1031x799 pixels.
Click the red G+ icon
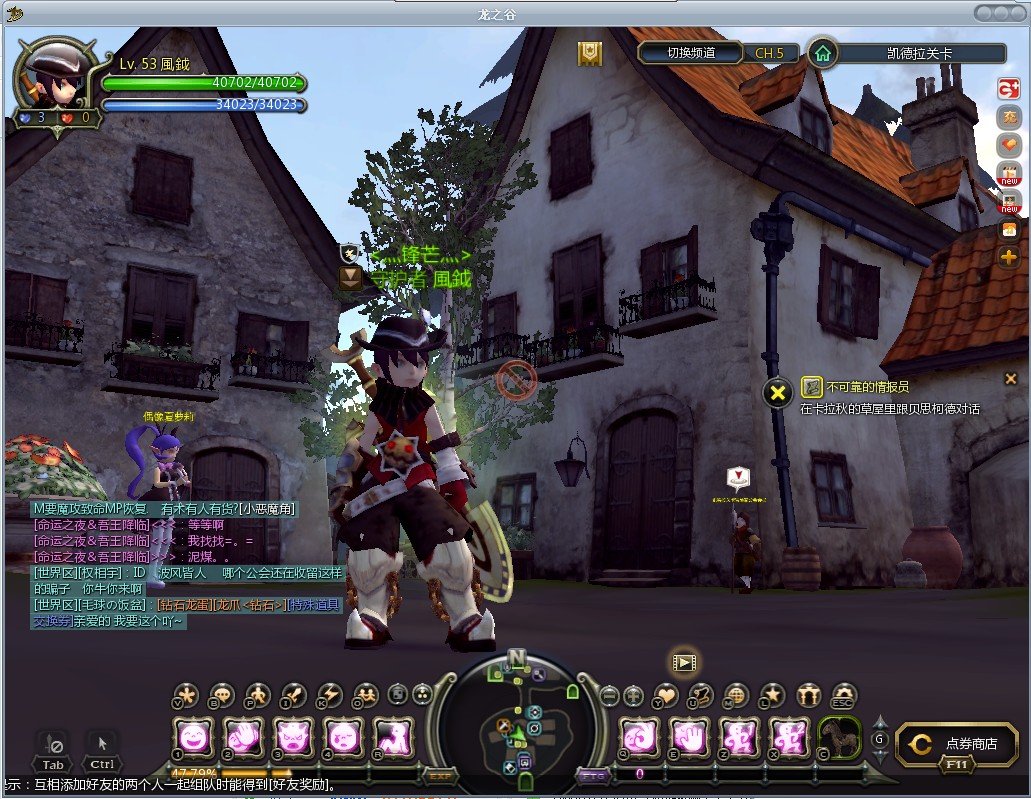coord(1008,89)
